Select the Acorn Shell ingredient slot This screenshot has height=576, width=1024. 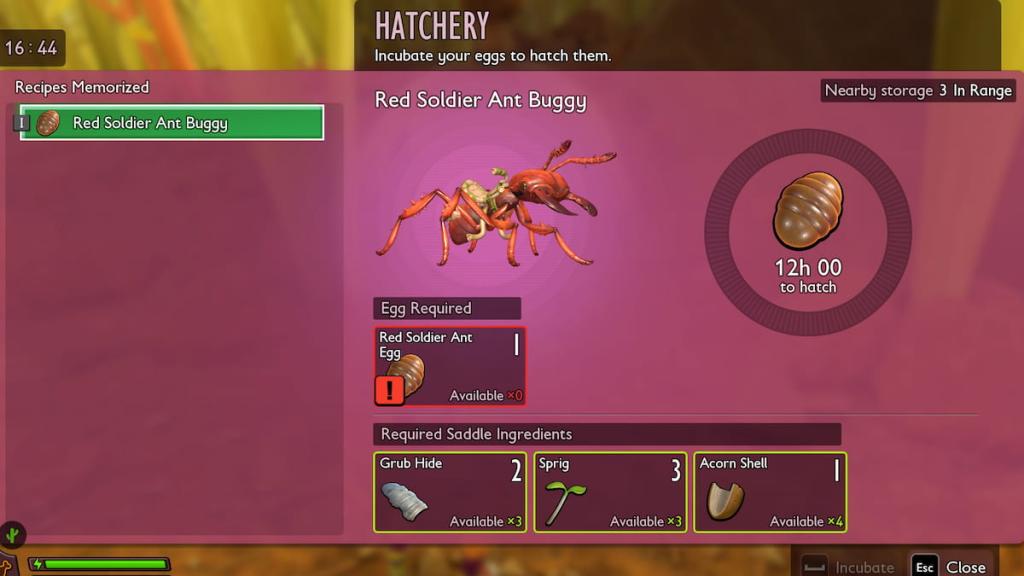click(x=770, y=492)
